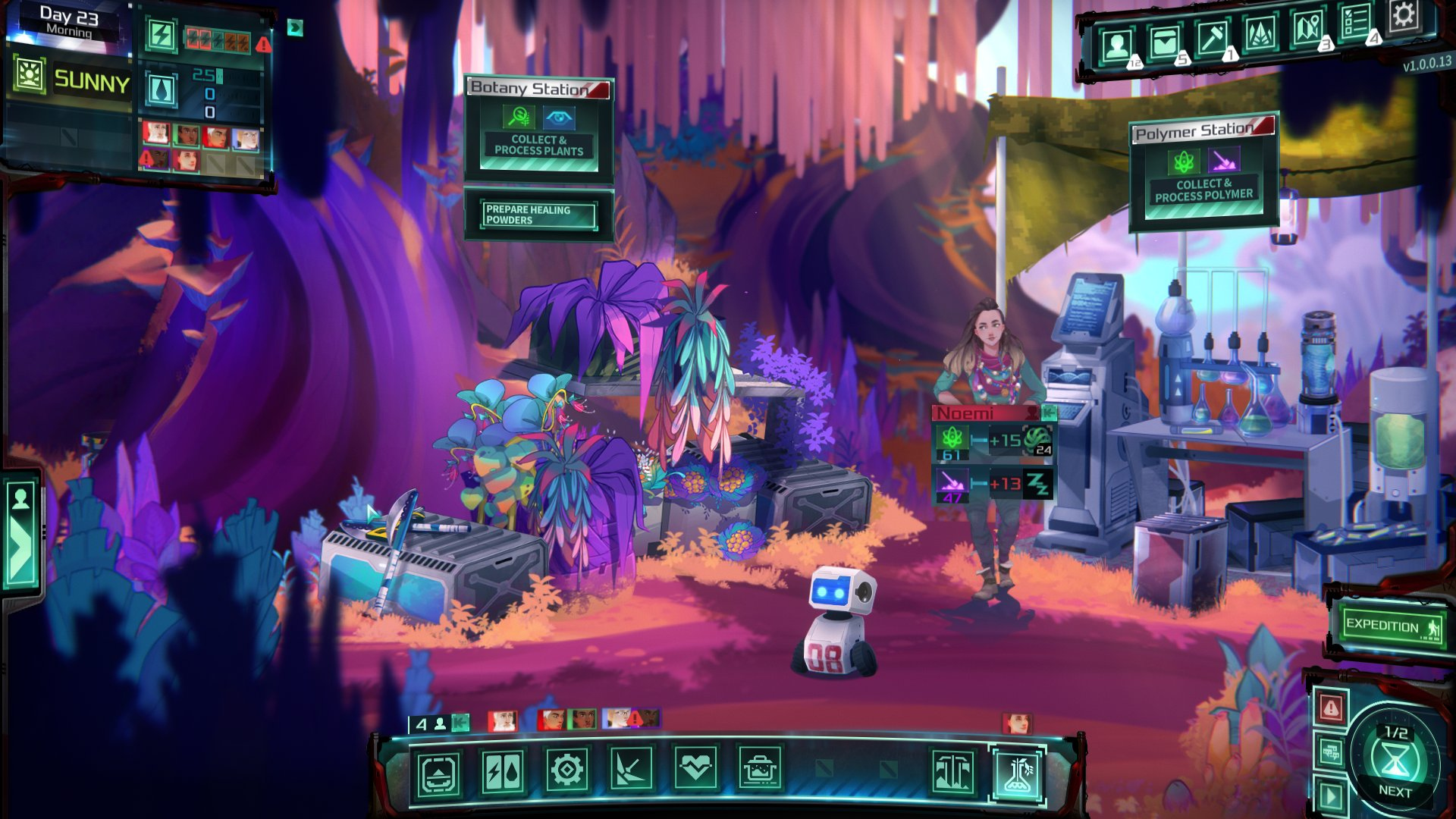This screenshot has width=1456, height=819.
Task: Switch to the cooking pot station tab
Action: pos(759,771)
